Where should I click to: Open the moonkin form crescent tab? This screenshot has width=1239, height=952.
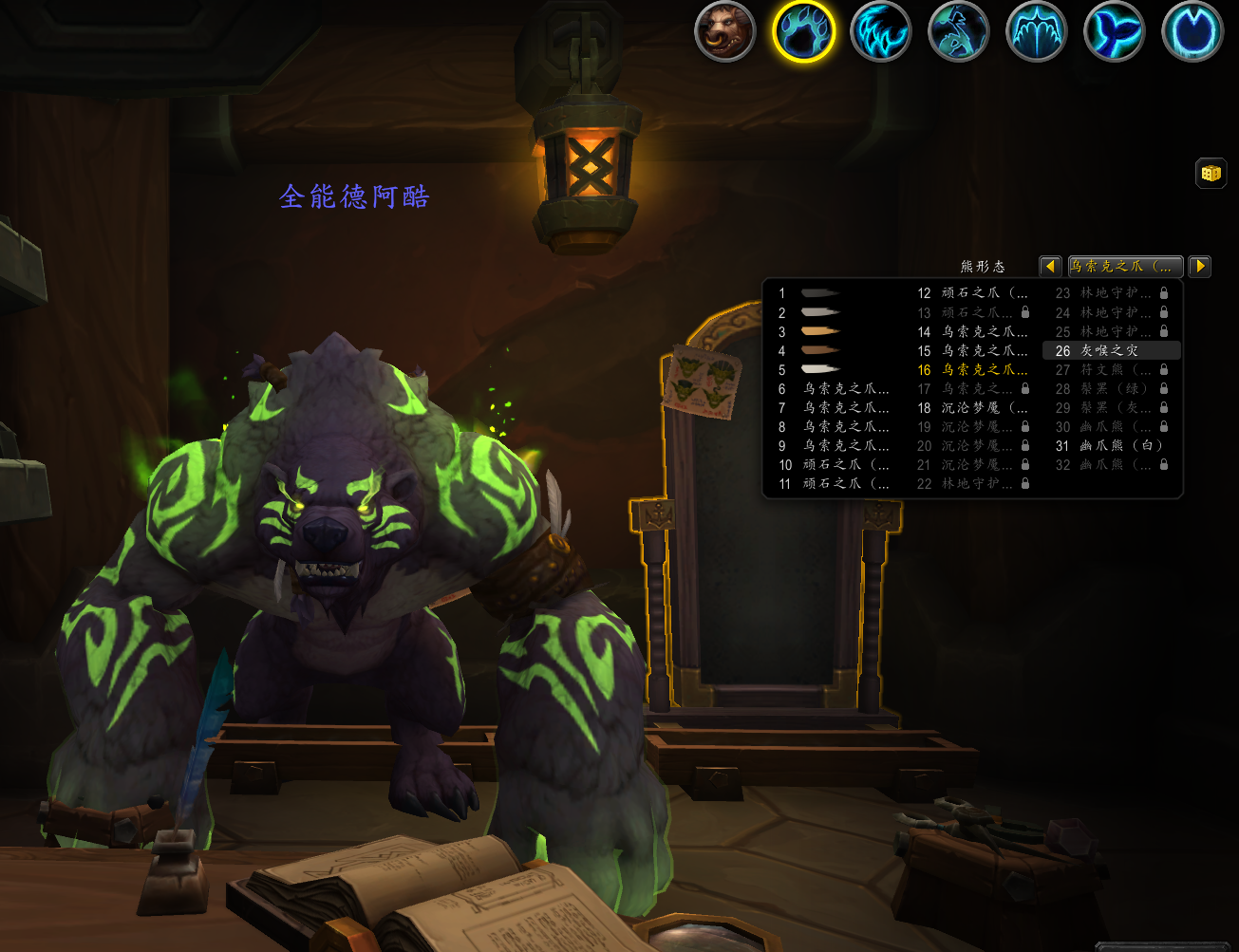pos(1192,31)
